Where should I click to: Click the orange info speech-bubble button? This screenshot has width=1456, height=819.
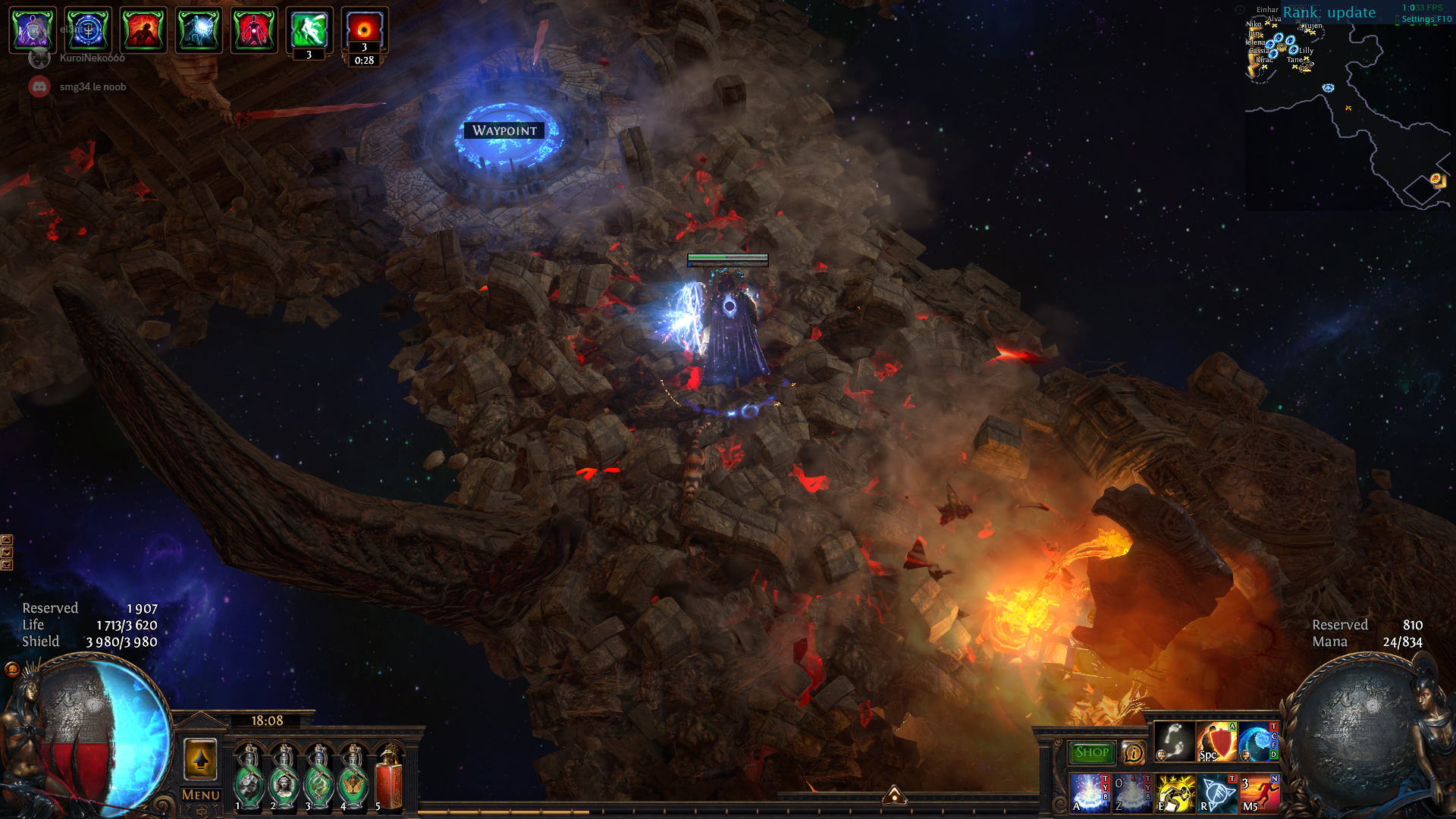(1133, 752)
